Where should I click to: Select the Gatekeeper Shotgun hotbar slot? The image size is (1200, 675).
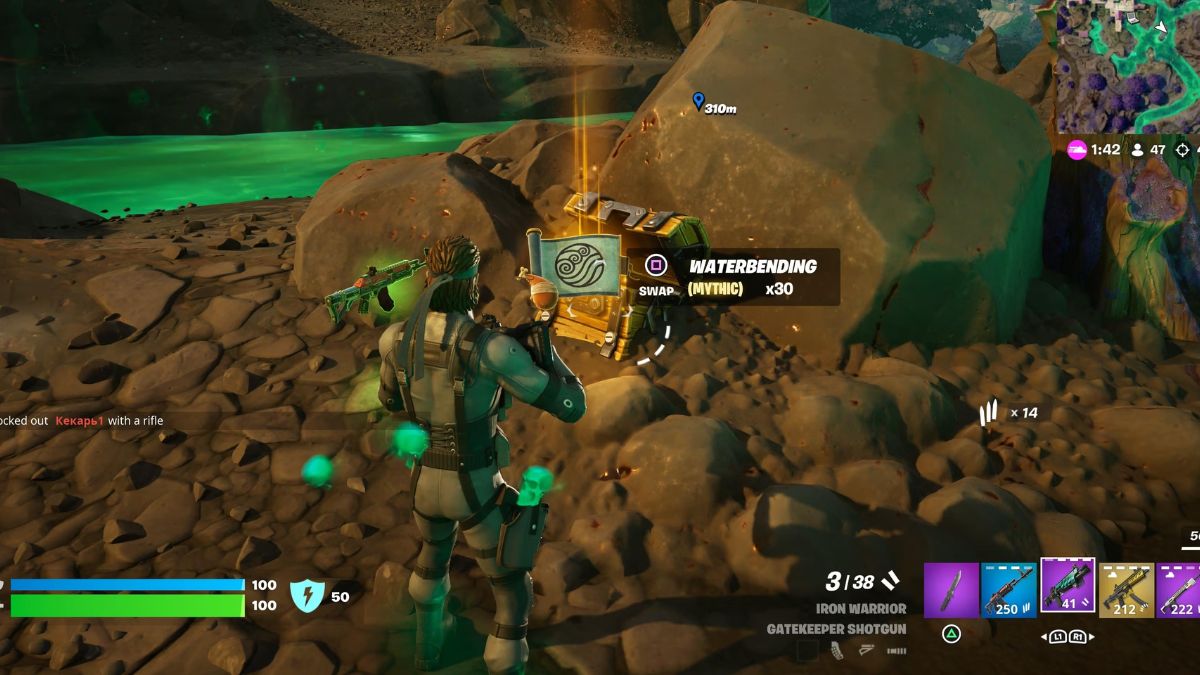click(x=1067, y=587)
